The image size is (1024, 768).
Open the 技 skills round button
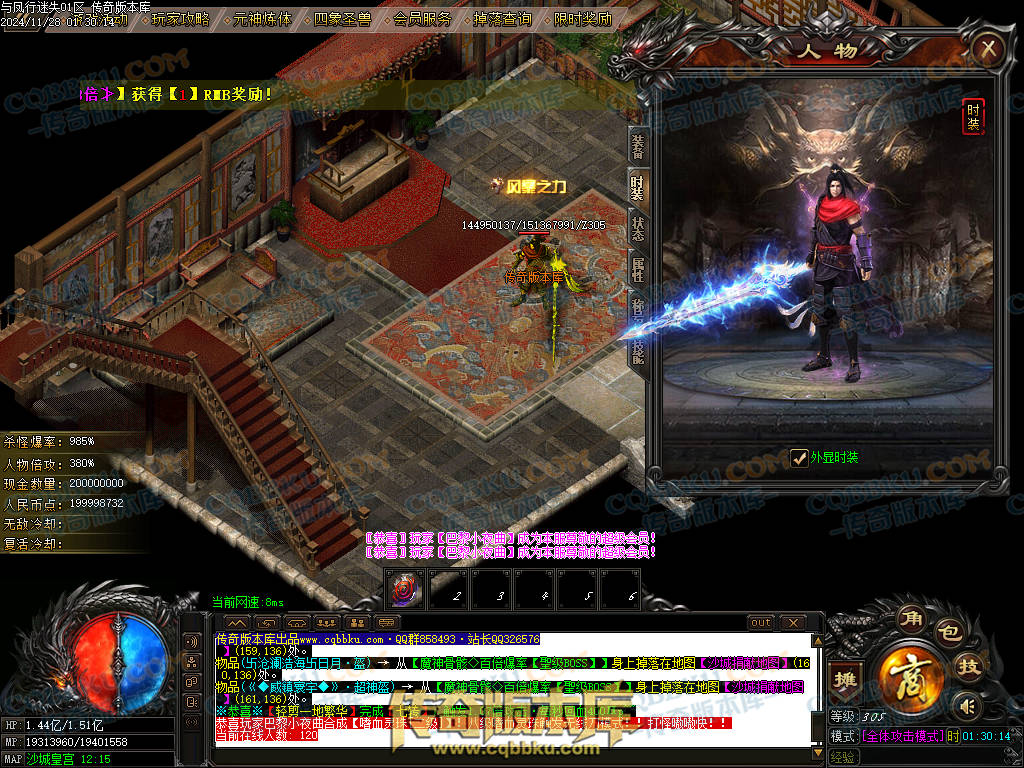coord(969,665)
